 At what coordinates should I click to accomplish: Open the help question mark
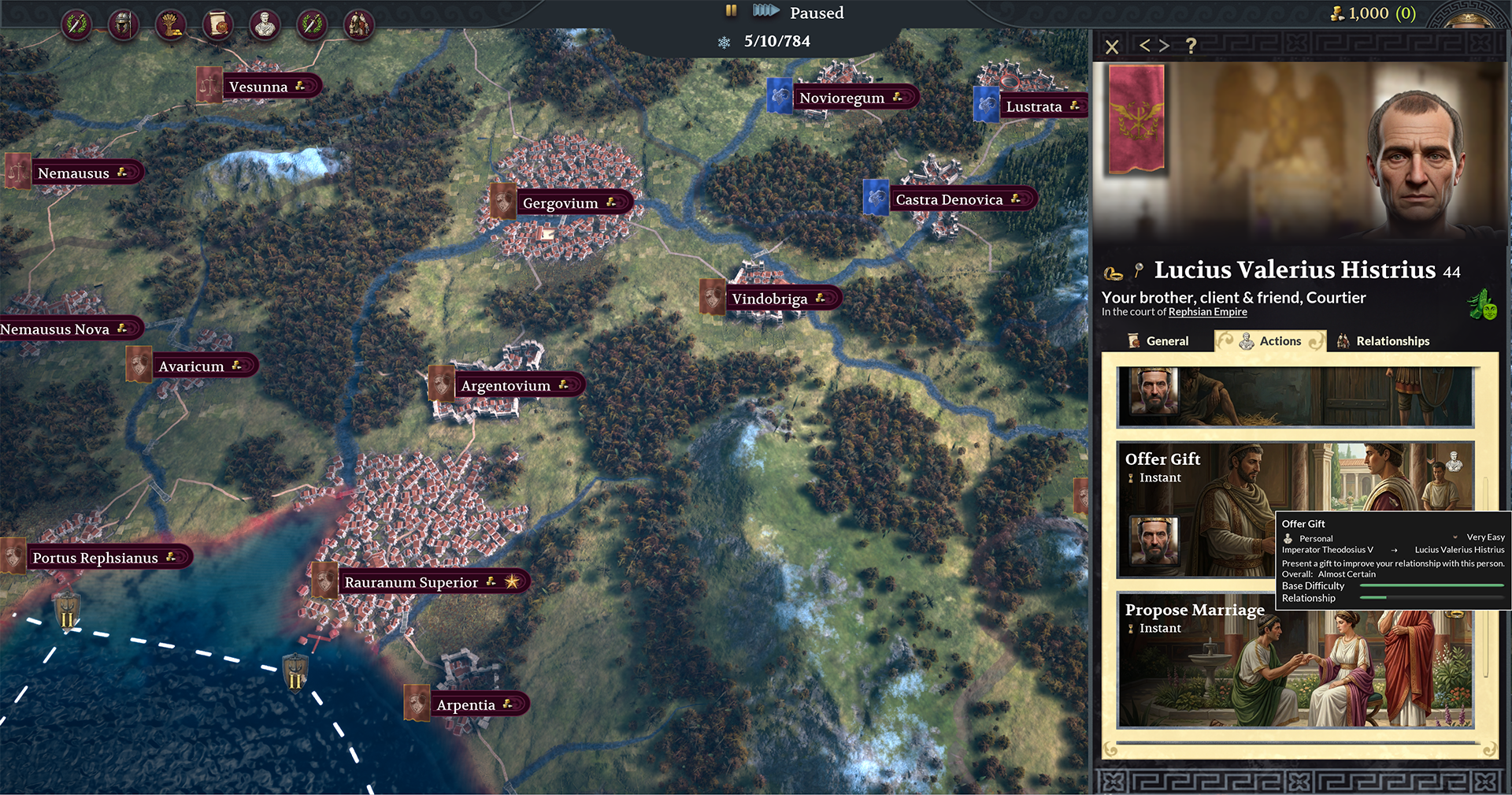pos(1191,46)
